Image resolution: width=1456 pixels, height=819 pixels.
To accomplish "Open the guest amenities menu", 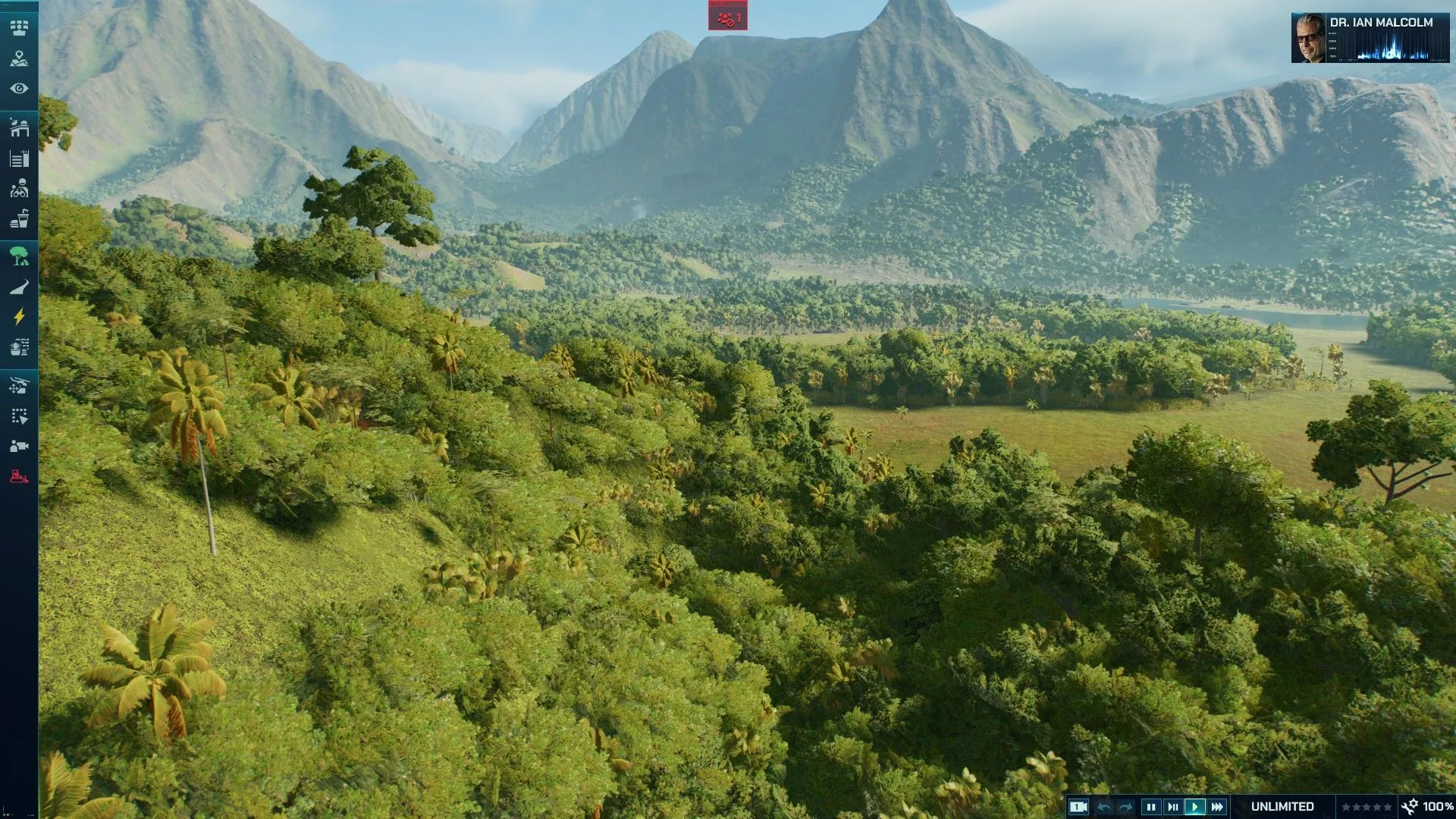I will click(20, 219).
